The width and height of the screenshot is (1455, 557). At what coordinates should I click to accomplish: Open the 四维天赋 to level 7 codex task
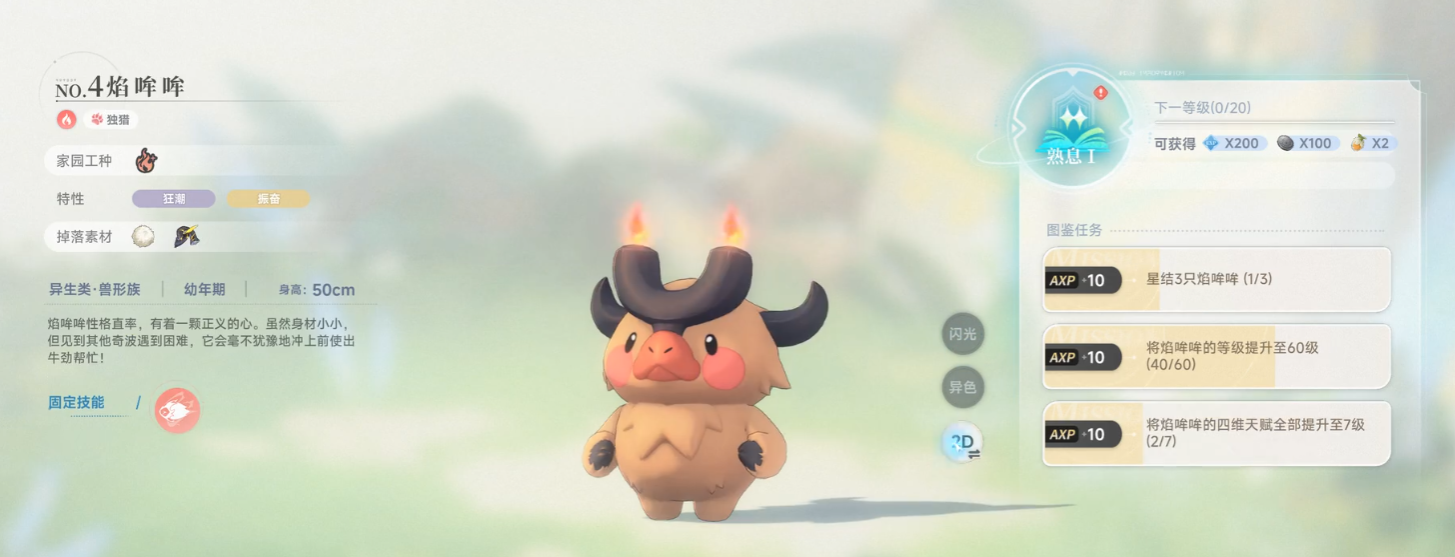[1216, 433]
